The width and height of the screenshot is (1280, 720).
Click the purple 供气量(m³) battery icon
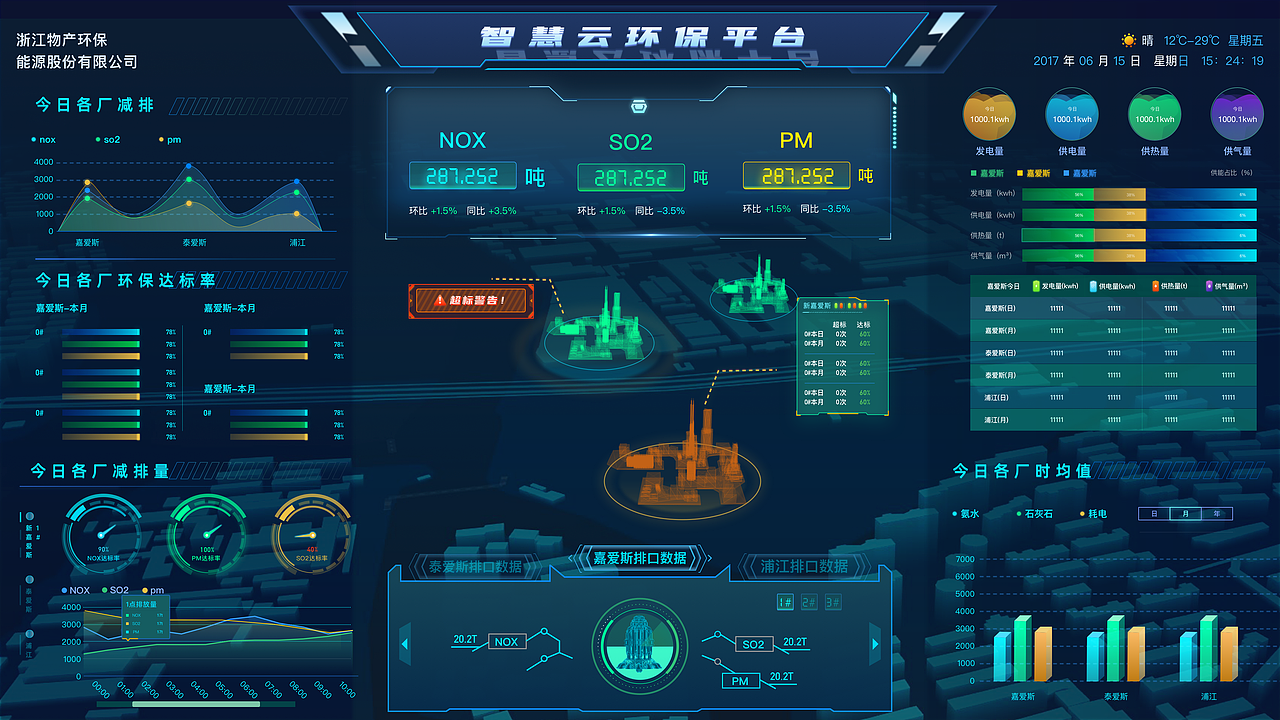(x=1209, y=286)
